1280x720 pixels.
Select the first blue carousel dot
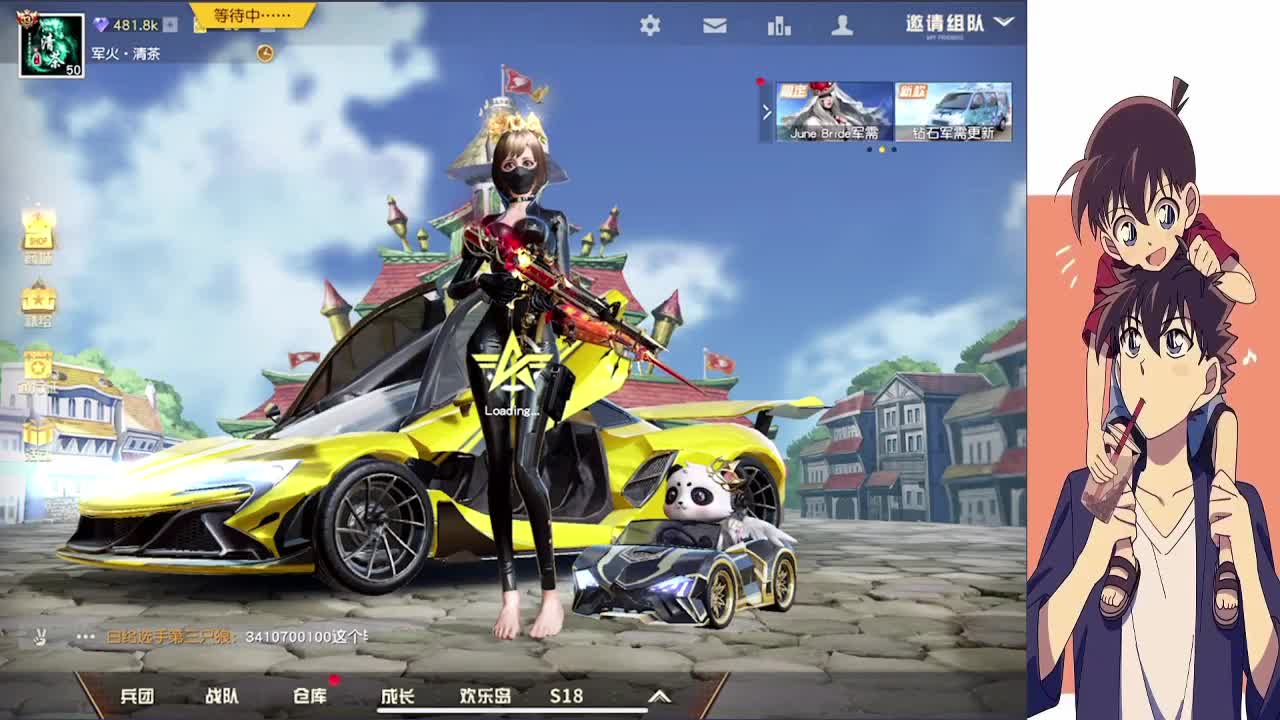point(868,148)
